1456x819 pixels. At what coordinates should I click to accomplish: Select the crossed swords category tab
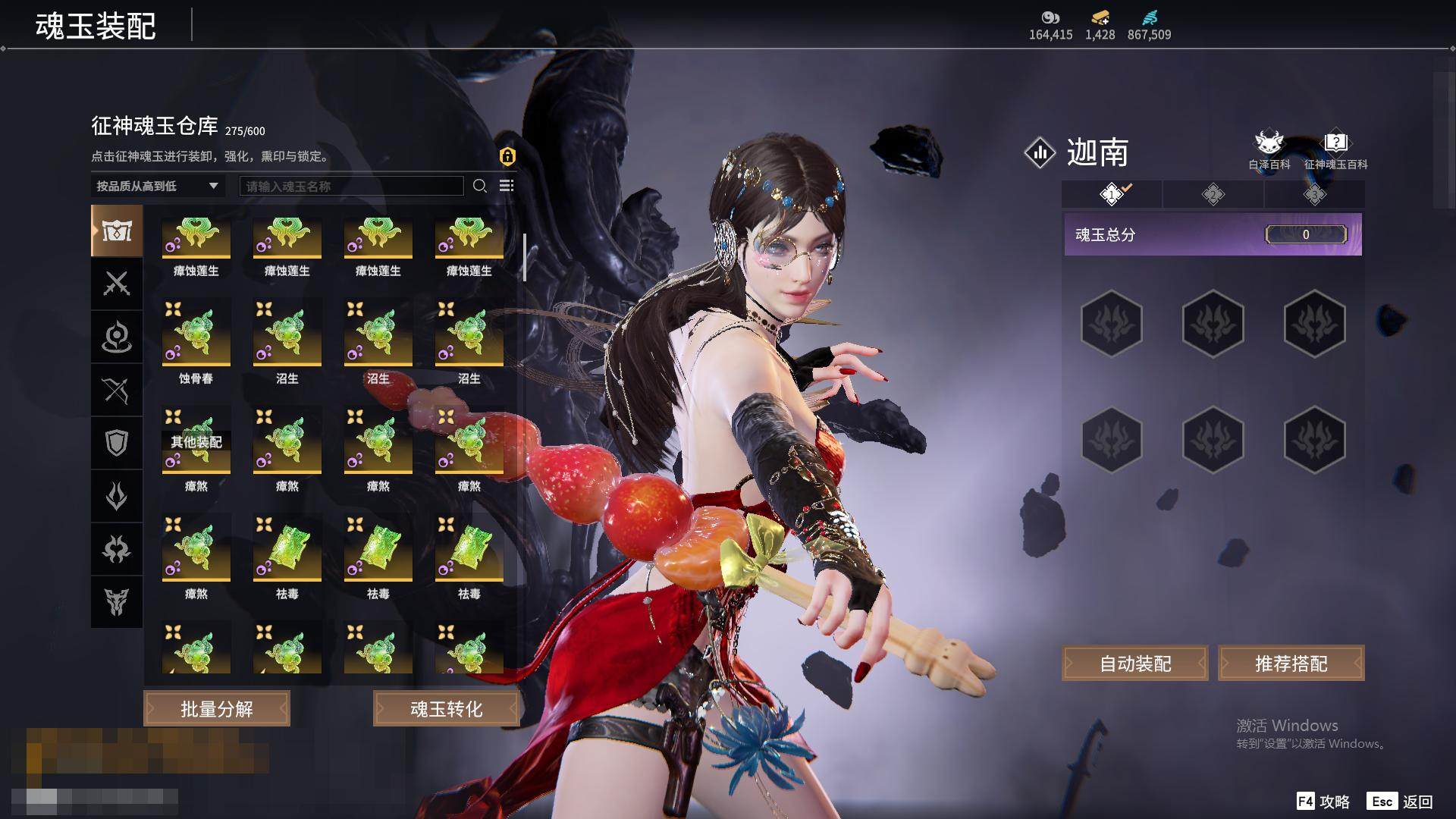coord(117,284)
